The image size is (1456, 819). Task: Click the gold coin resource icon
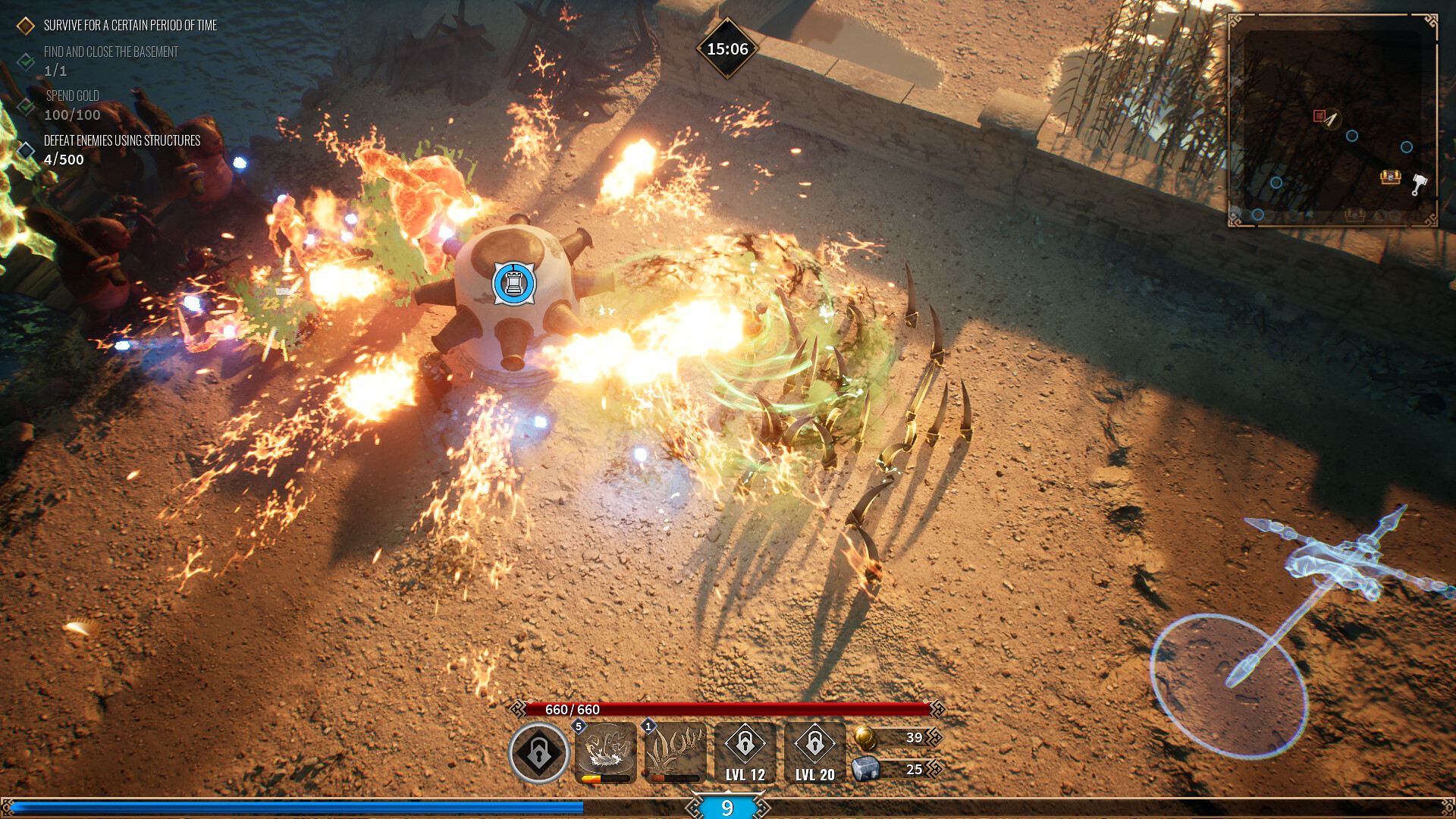(x=865, y=736)
